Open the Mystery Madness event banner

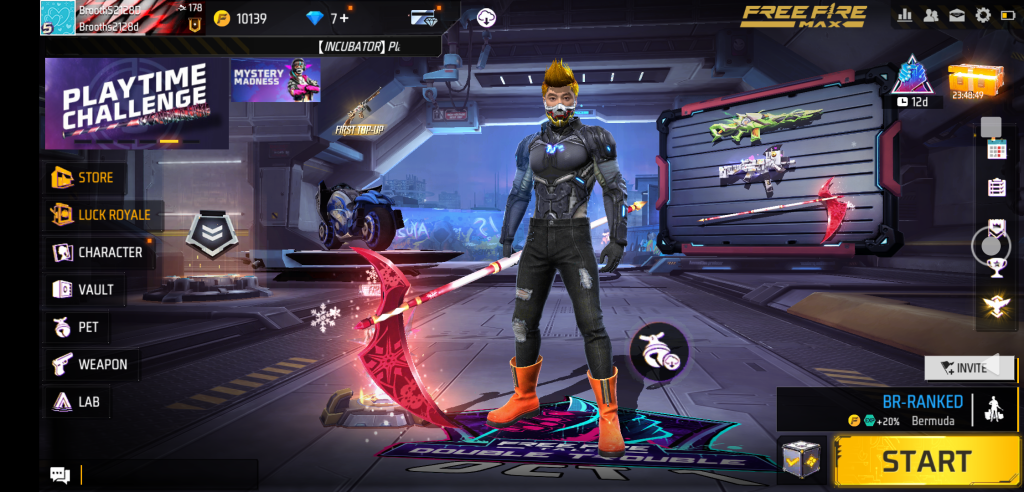276,81
